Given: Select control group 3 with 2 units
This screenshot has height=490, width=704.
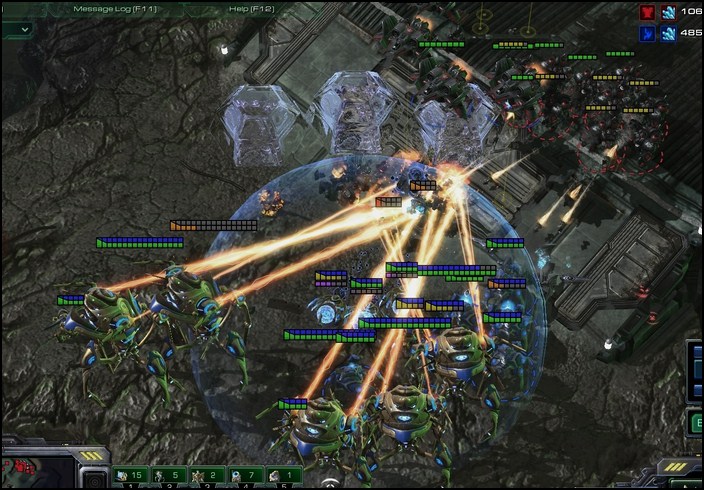Looking at the screenshot, I should pos(205,476).
